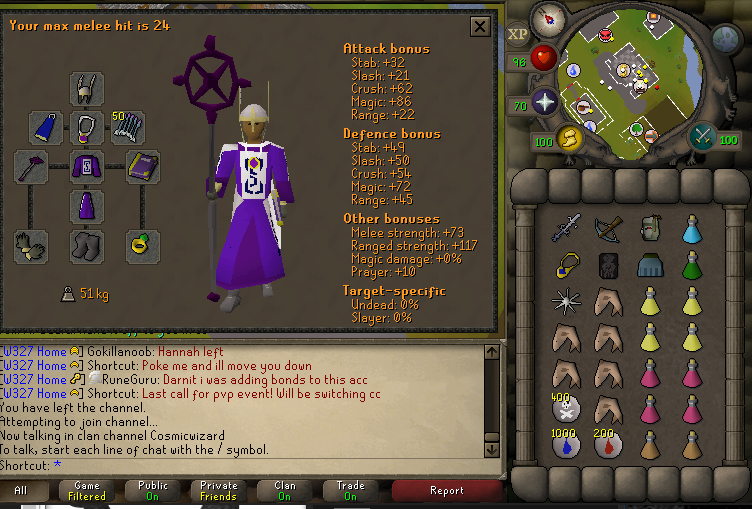The height and width of the screenshot is (509, 752).
Task: Click the equipped gloves slot
Action: tap(31, 245)
